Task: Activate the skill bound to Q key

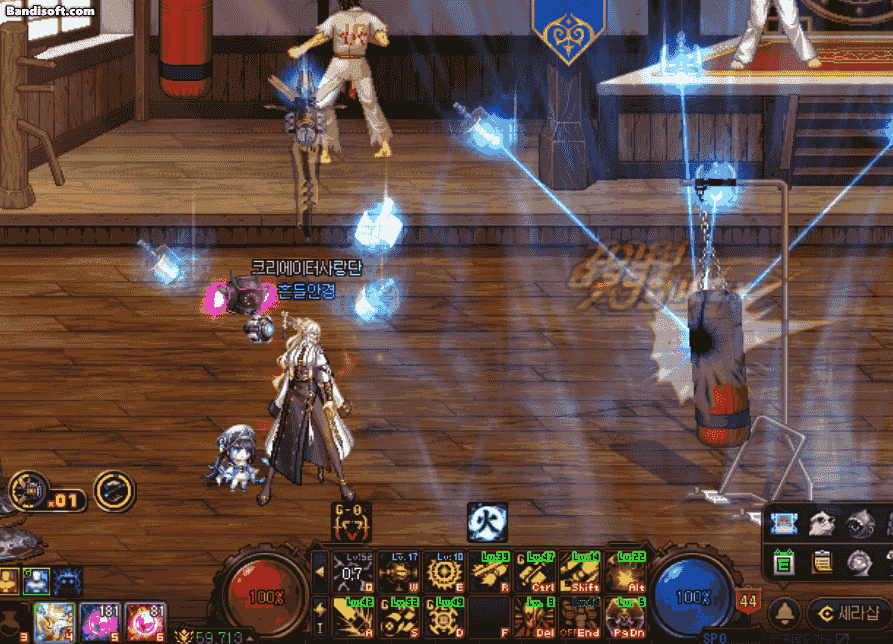Action: click(353, 573)
